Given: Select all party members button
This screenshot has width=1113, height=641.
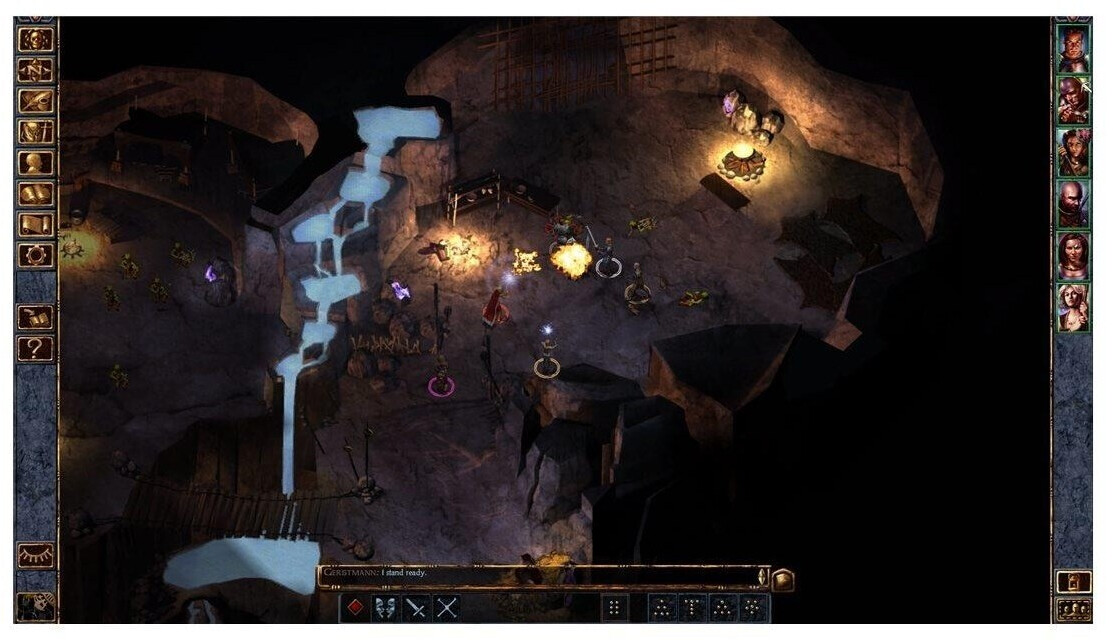Looking at the screenshot, I should click(1074, 609).
